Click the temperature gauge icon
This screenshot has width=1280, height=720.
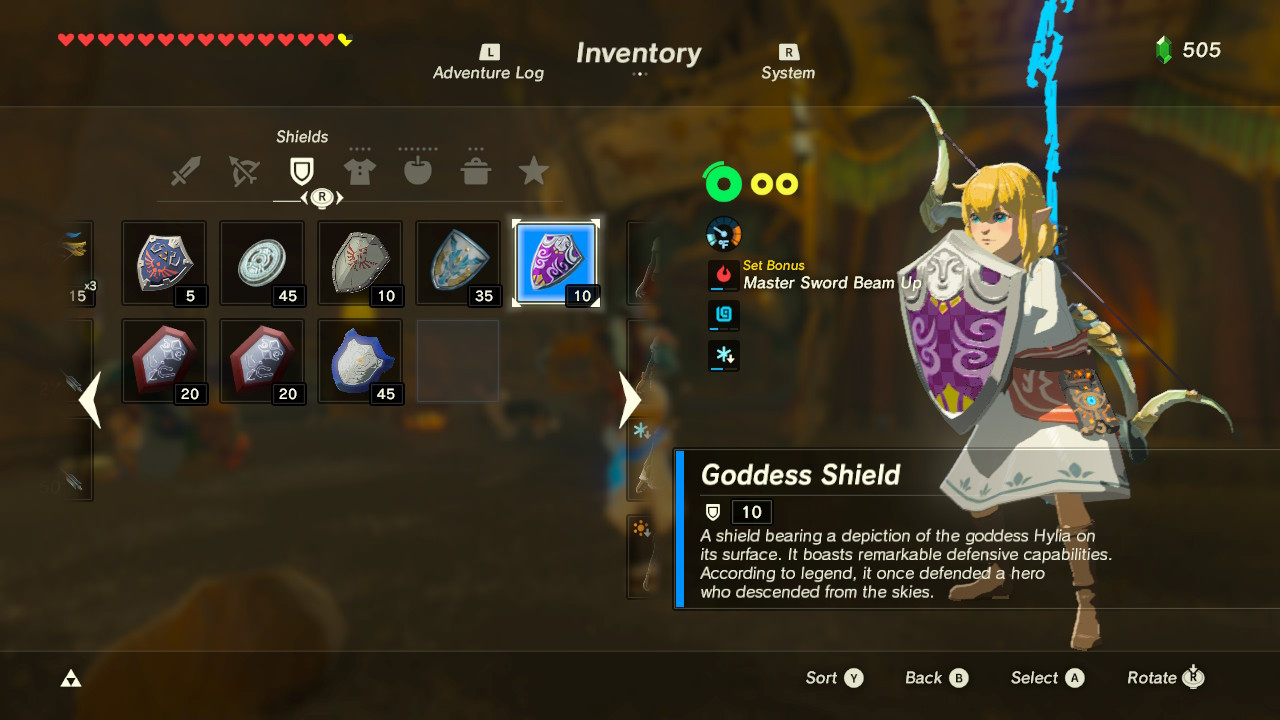pyautogui.click(x=723, y=233)
